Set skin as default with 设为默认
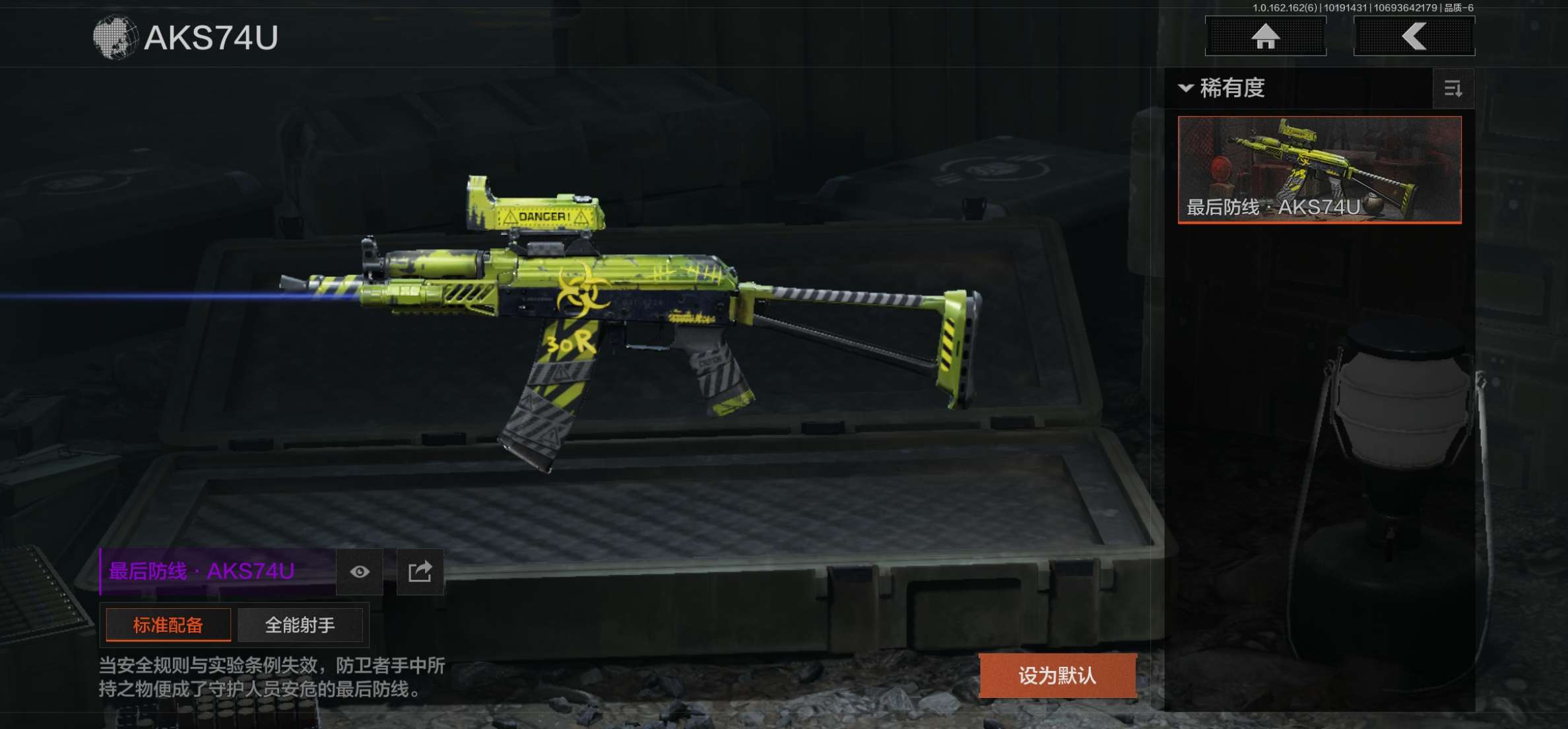The image size is (1568, 729). coord(1057,676)
